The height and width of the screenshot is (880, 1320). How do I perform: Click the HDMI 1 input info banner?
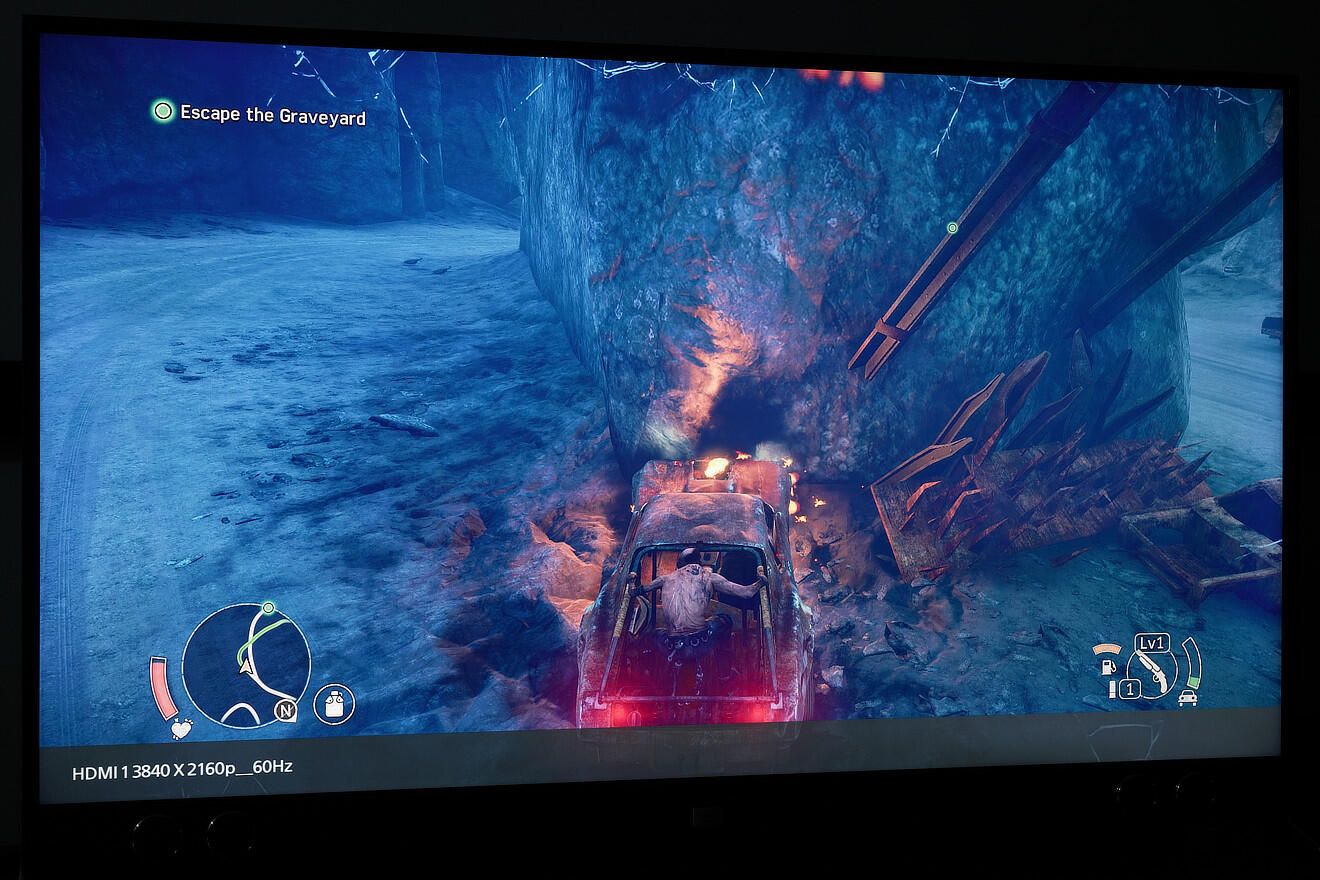pos(182,769)
